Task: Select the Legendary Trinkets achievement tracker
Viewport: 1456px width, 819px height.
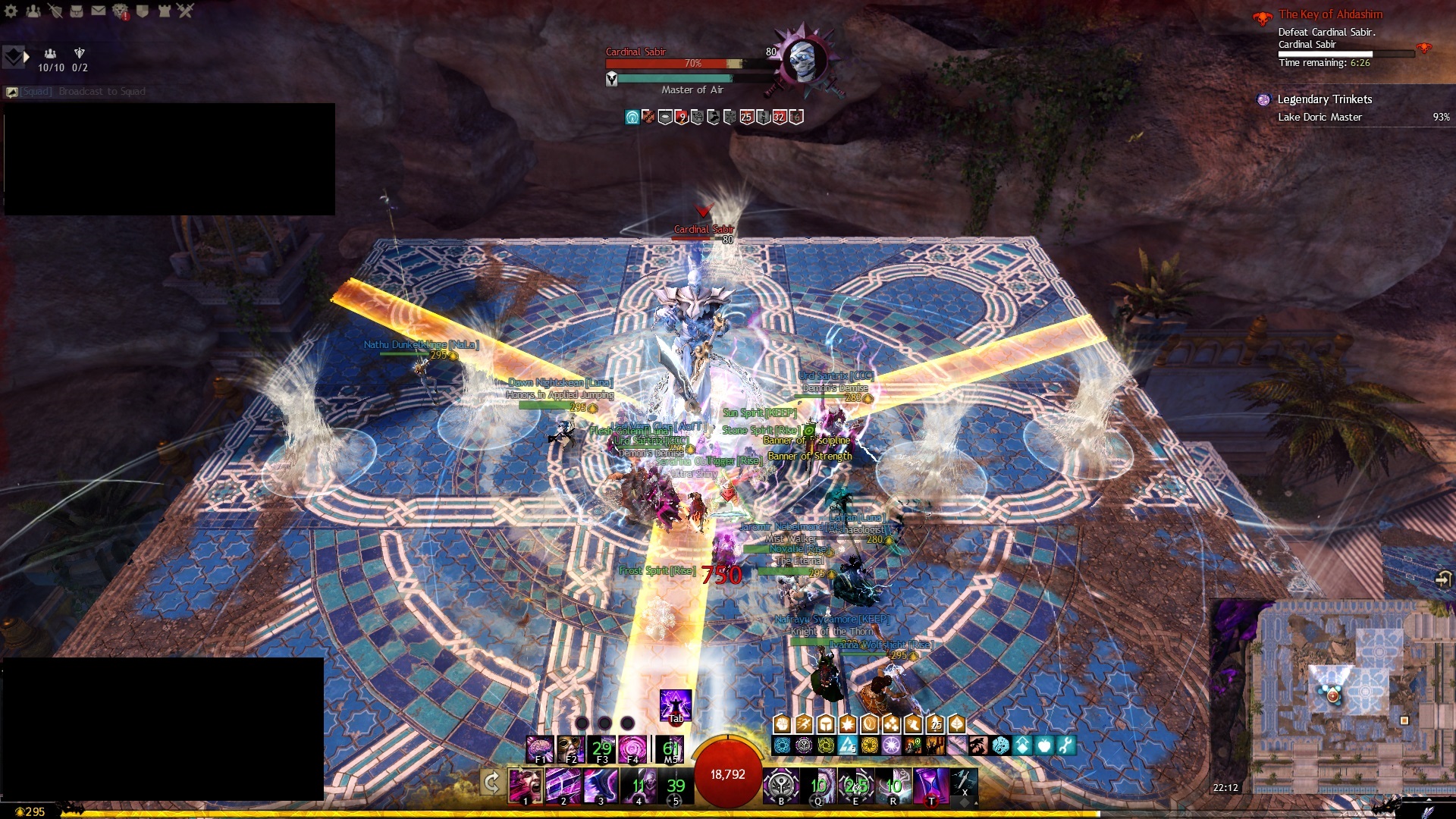Action: [1324, 99]
